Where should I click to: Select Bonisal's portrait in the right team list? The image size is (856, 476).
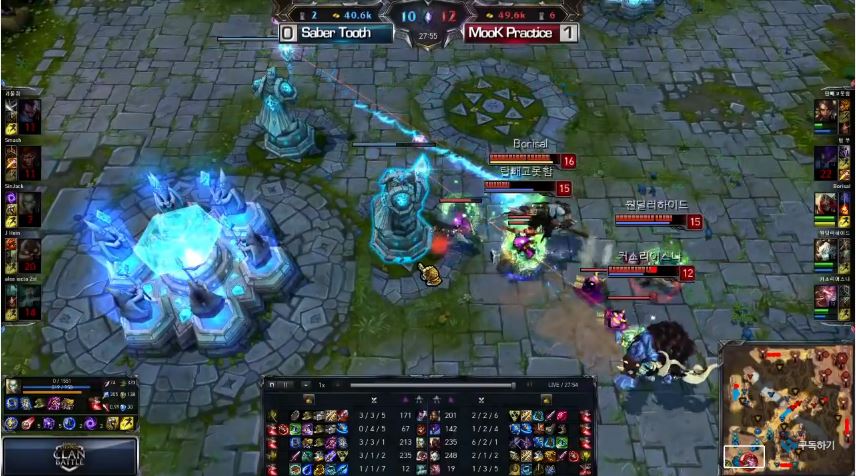point(825,204)
